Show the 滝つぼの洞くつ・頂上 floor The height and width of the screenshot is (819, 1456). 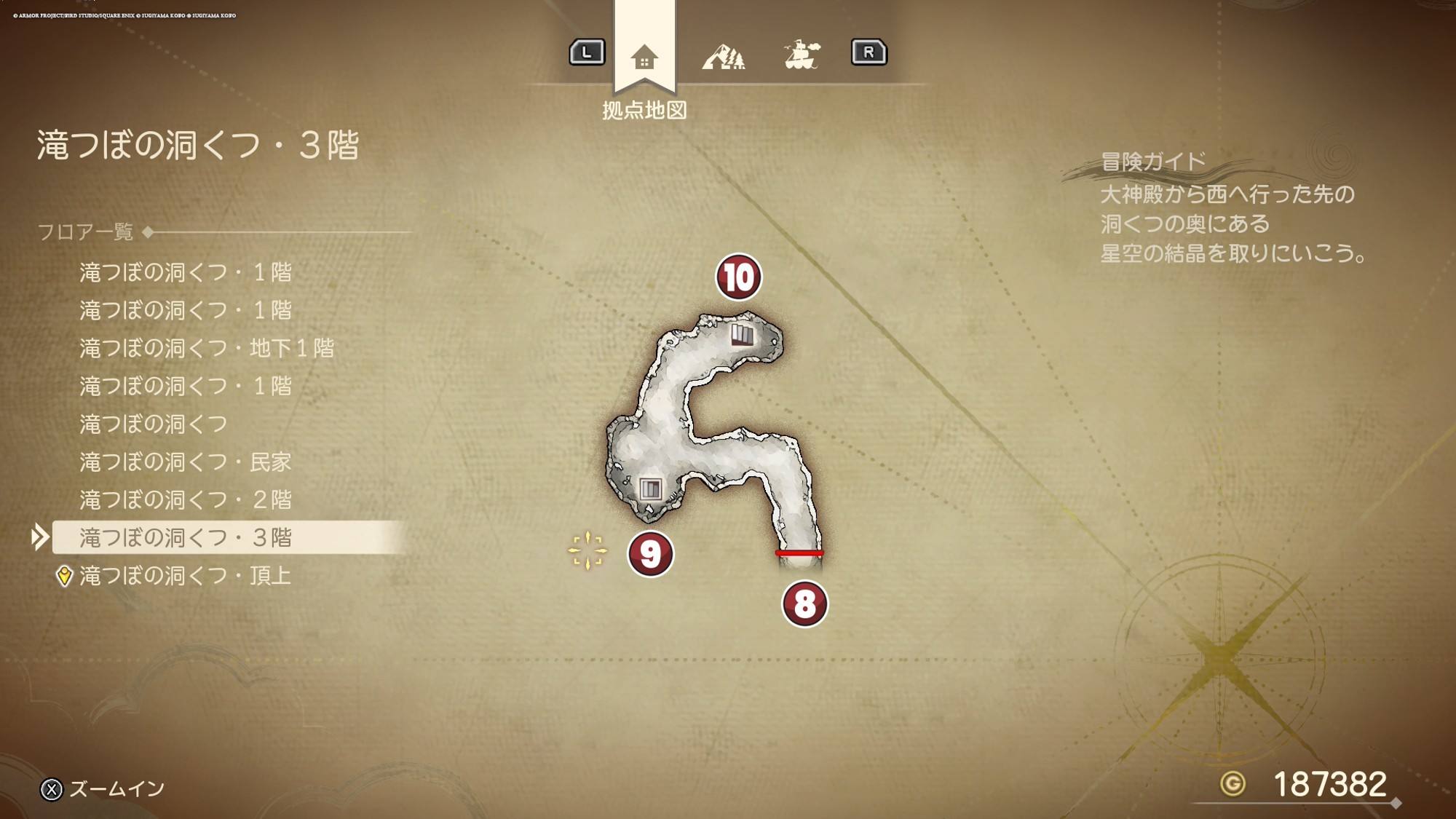coord(185,576)
